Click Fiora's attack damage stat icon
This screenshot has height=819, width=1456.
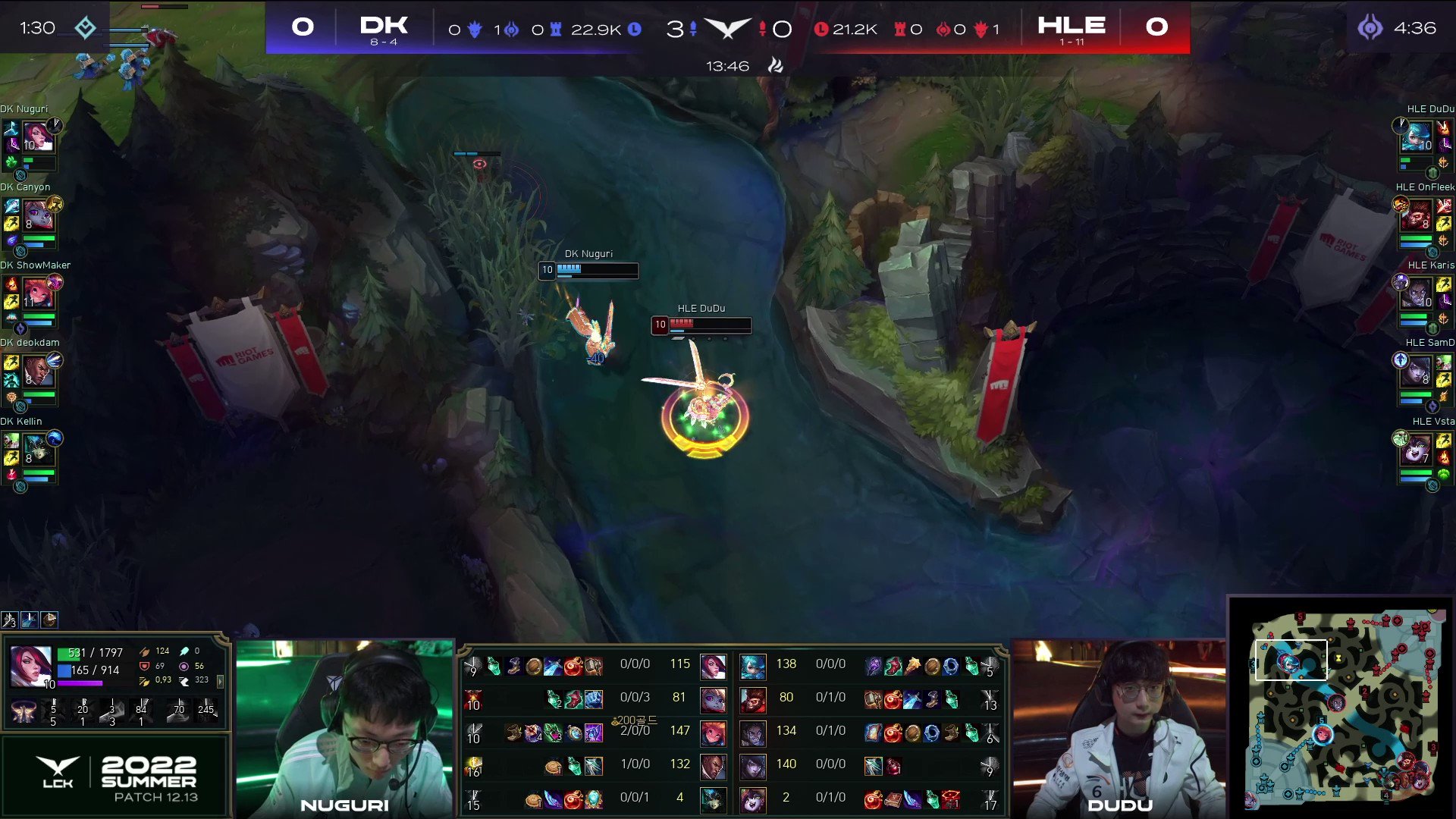point(144,652)
